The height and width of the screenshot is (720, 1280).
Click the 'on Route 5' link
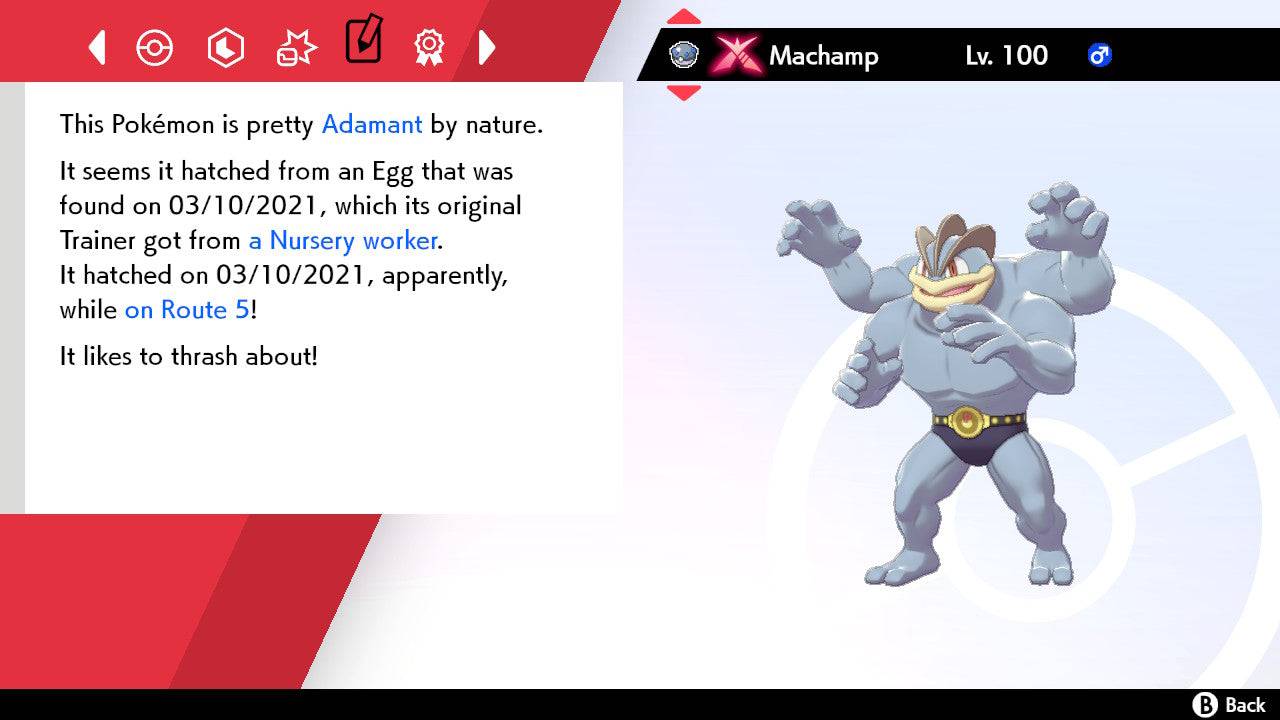coord(184,310)
